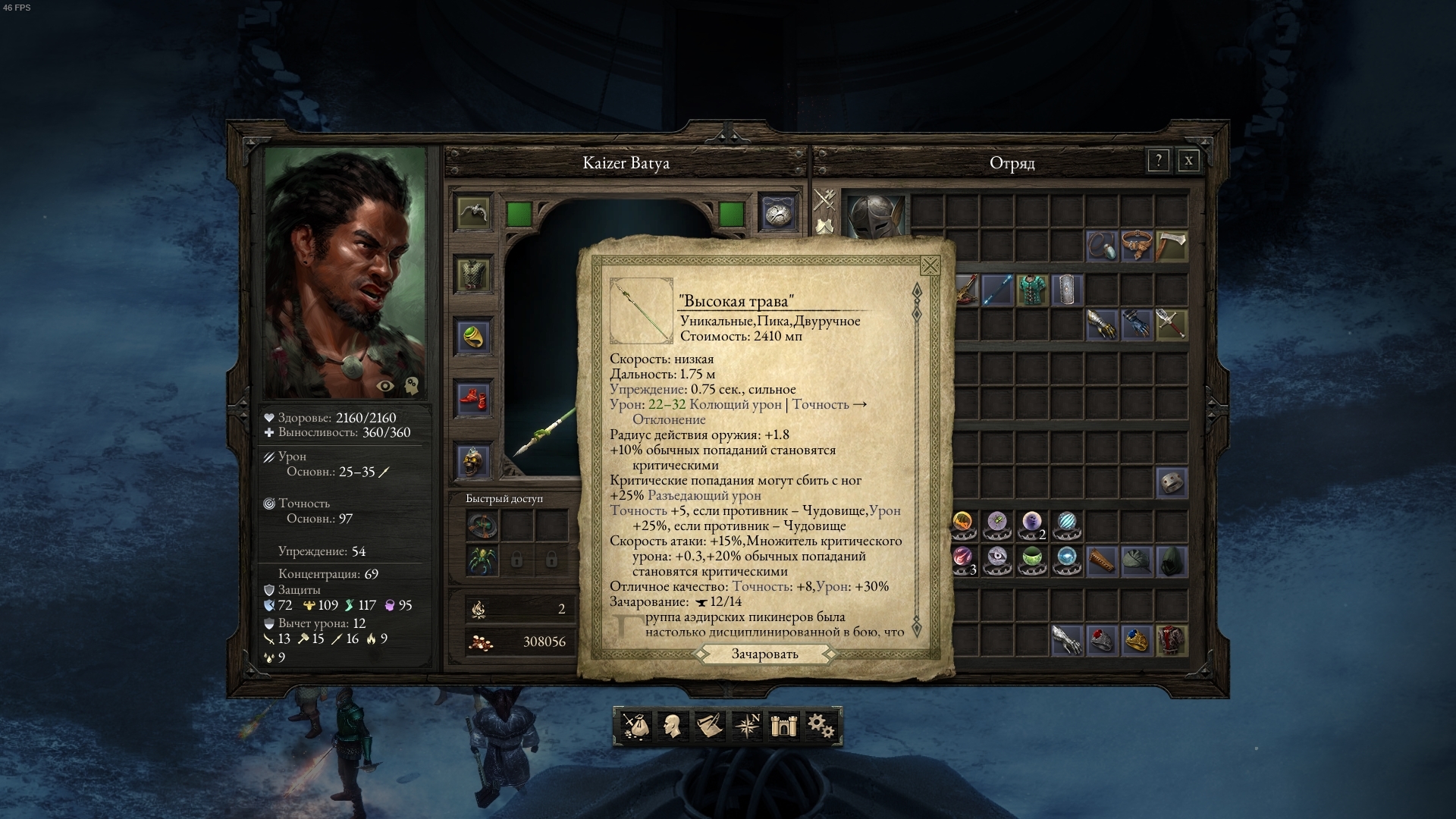Select the equipped red boots slot

point(473,398)
